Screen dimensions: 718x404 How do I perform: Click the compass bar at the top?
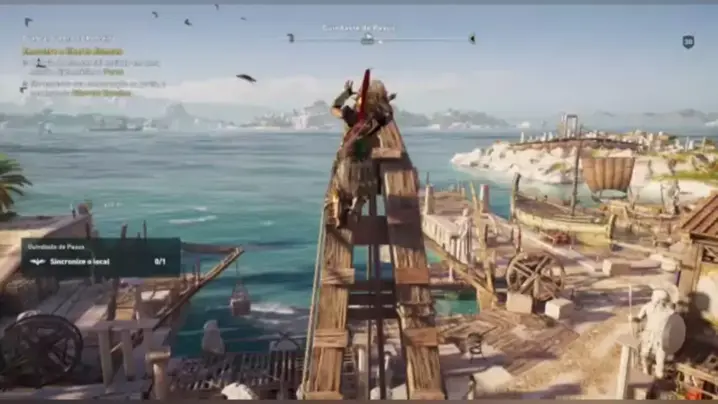point(380,39)
